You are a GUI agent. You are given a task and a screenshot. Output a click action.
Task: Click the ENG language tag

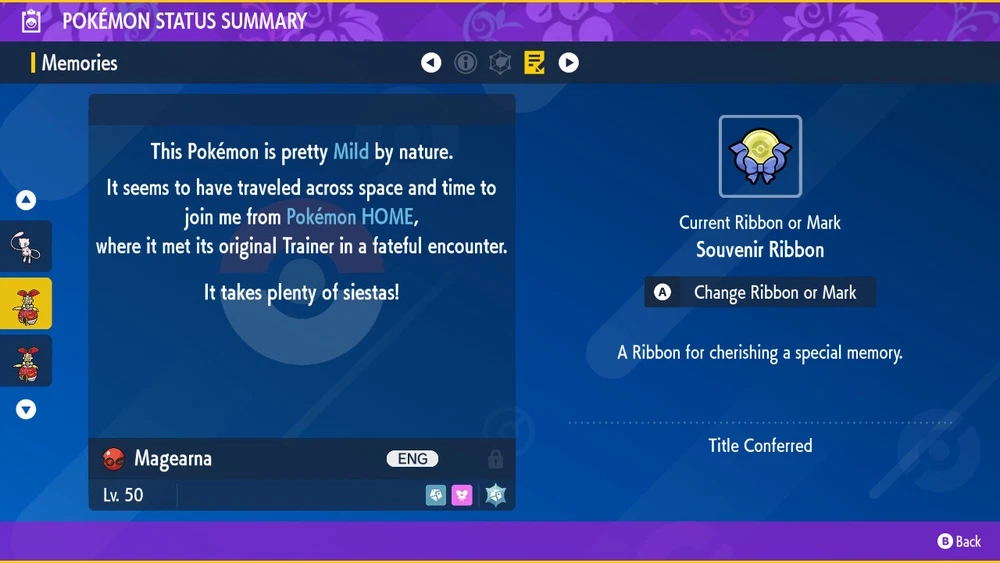click(412, 459)
